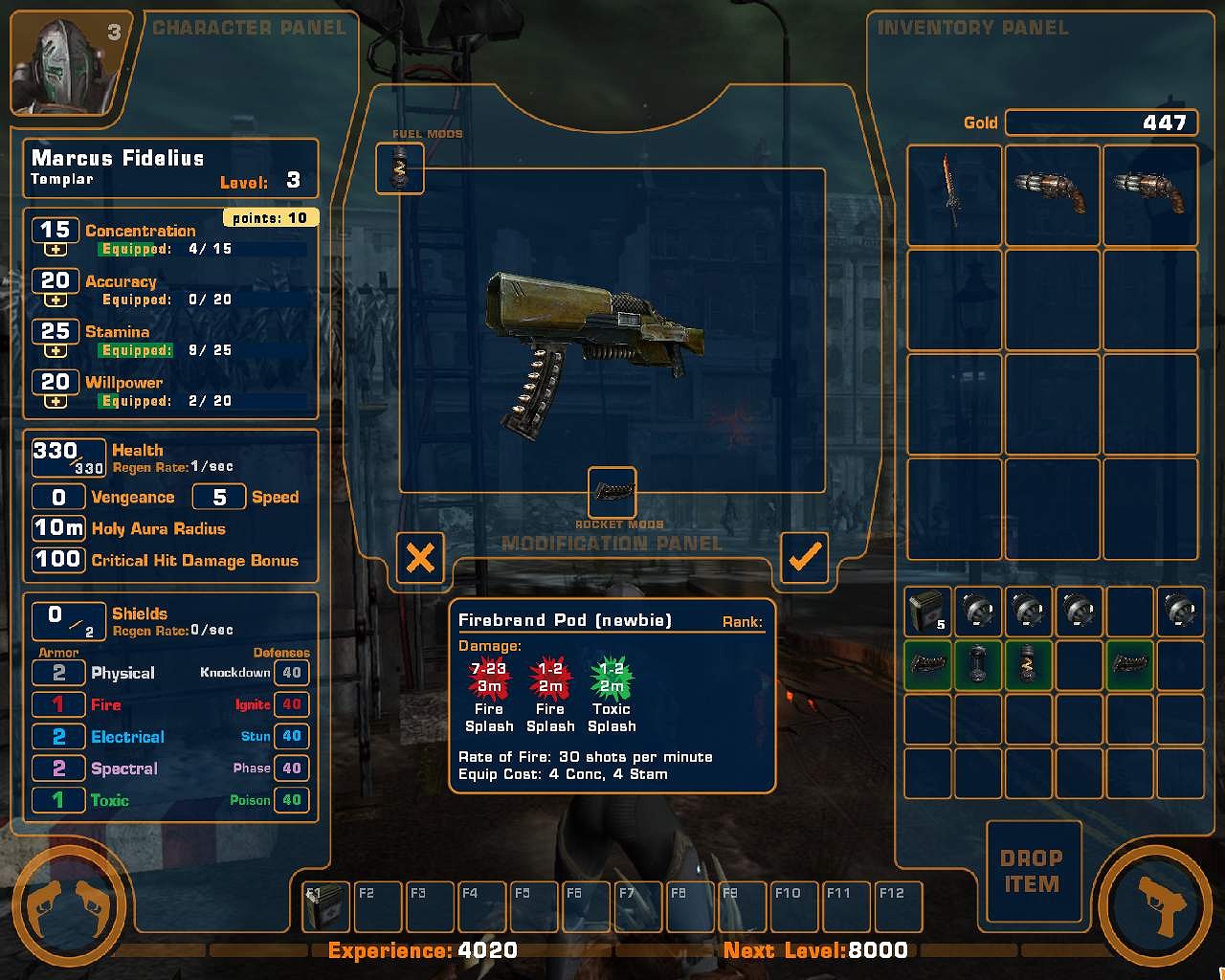Click the single pistol button
Viewport: 1225px width, 980px height.
pos(1157,904)
